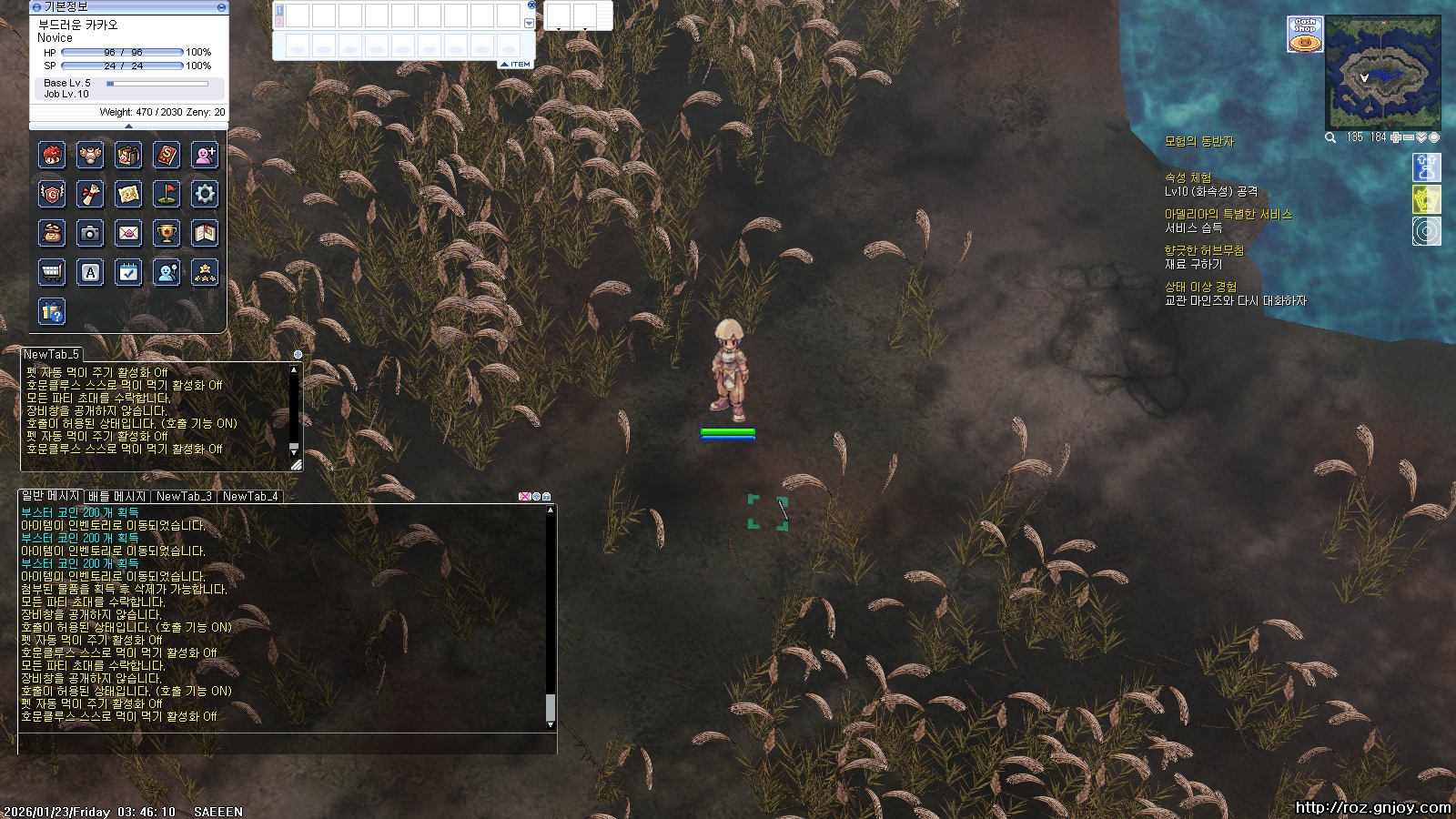
Task: Open the calendar checkmark attendance icon
Action: point(128,272)
